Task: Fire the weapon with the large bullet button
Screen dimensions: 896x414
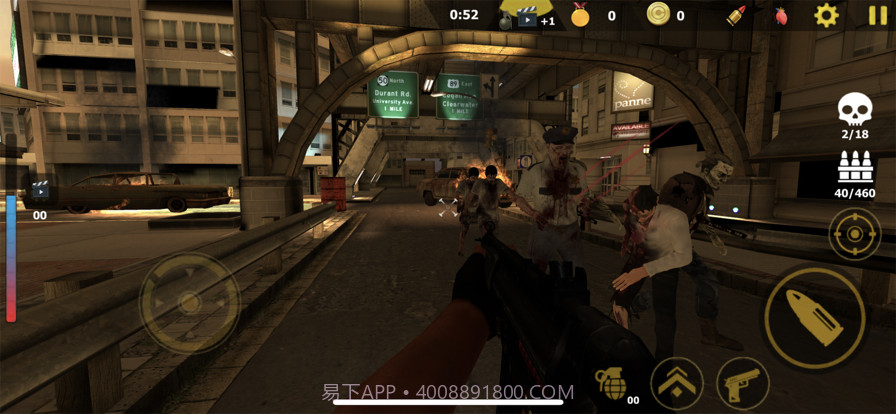Action: tap(815, 317)
